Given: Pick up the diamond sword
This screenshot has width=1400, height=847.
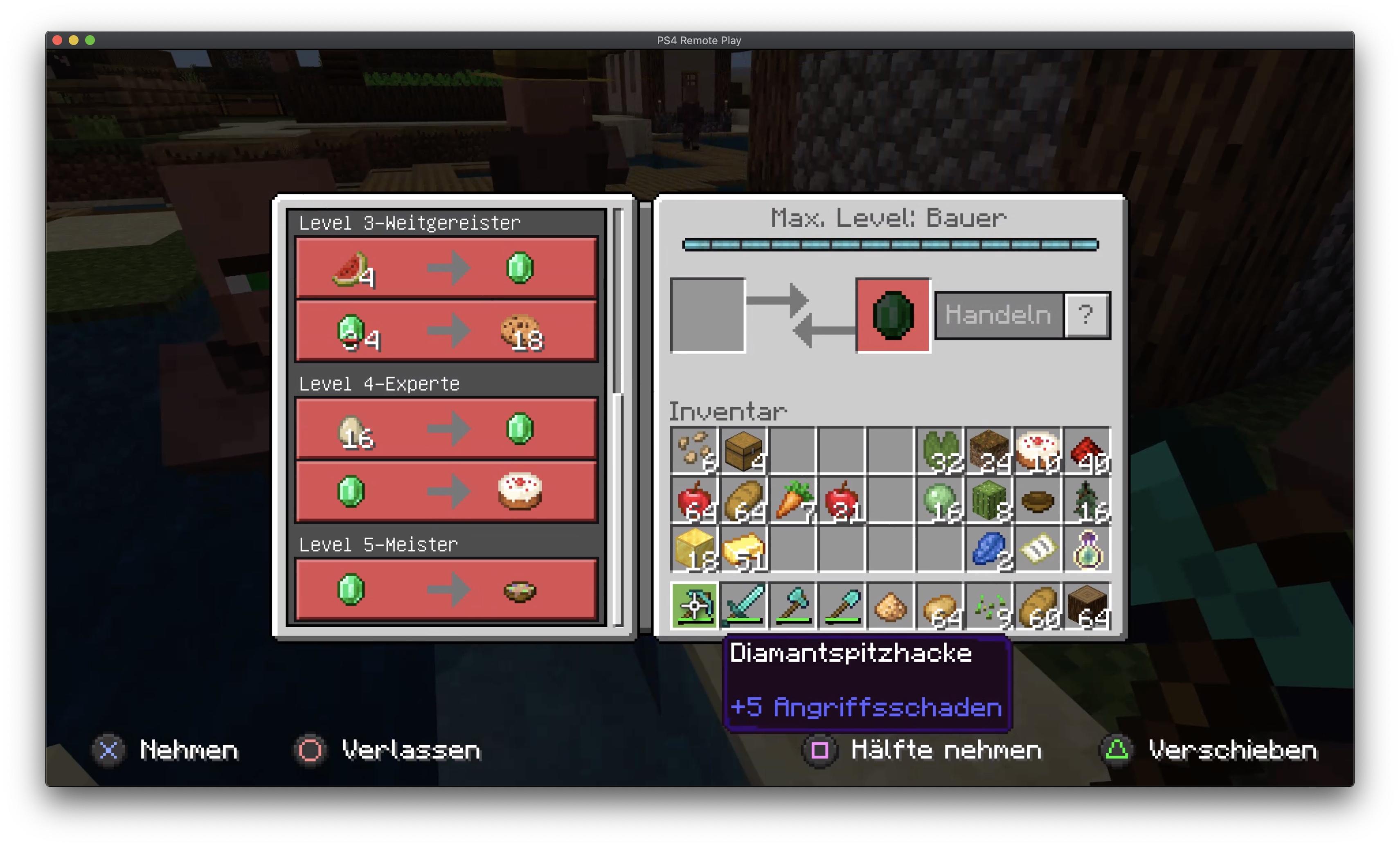Looking at the screenshot, I should [x=743, y=606].
